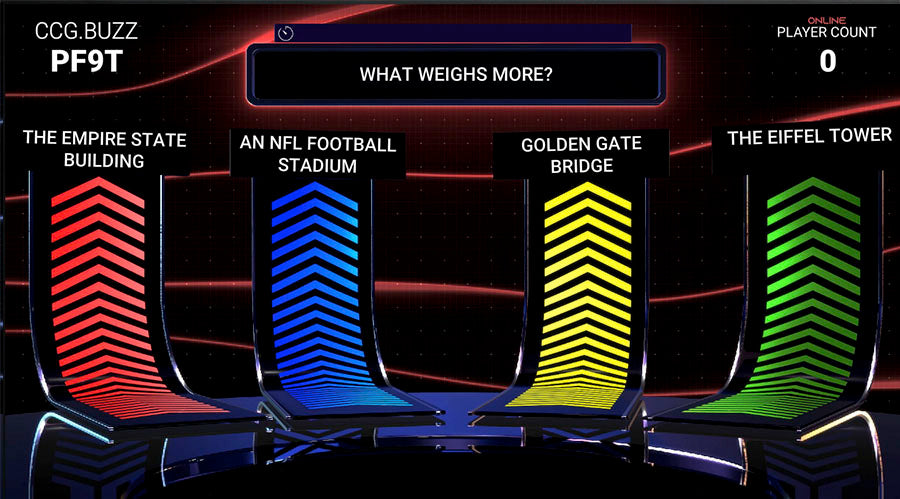The width and height of the screenshot is (900, 499).
Task: Select An NFL Football Stadium answer
Action: [x=318, y=154]
